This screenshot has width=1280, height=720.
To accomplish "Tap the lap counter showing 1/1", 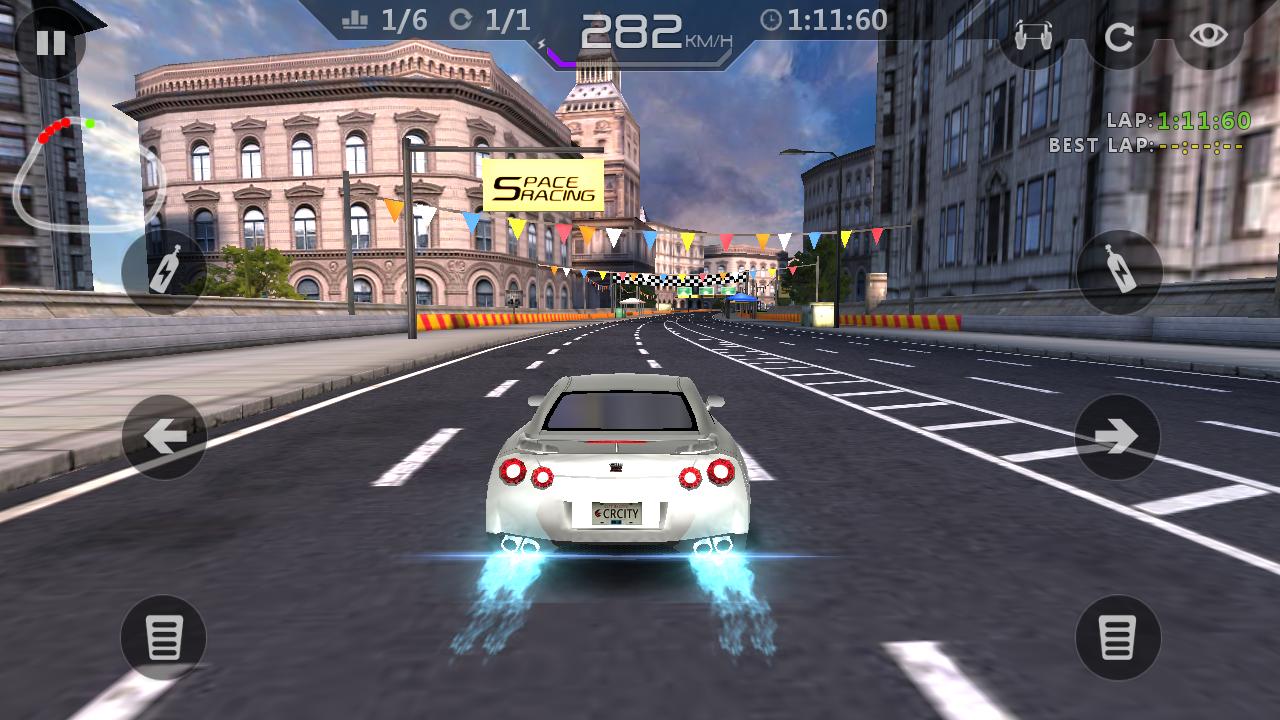I will click(488, 18).
